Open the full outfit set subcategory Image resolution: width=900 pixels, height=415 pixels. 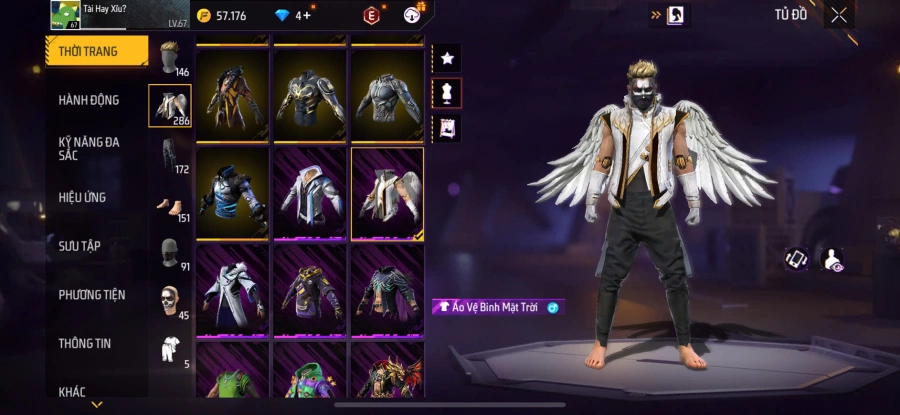(170, 350)
